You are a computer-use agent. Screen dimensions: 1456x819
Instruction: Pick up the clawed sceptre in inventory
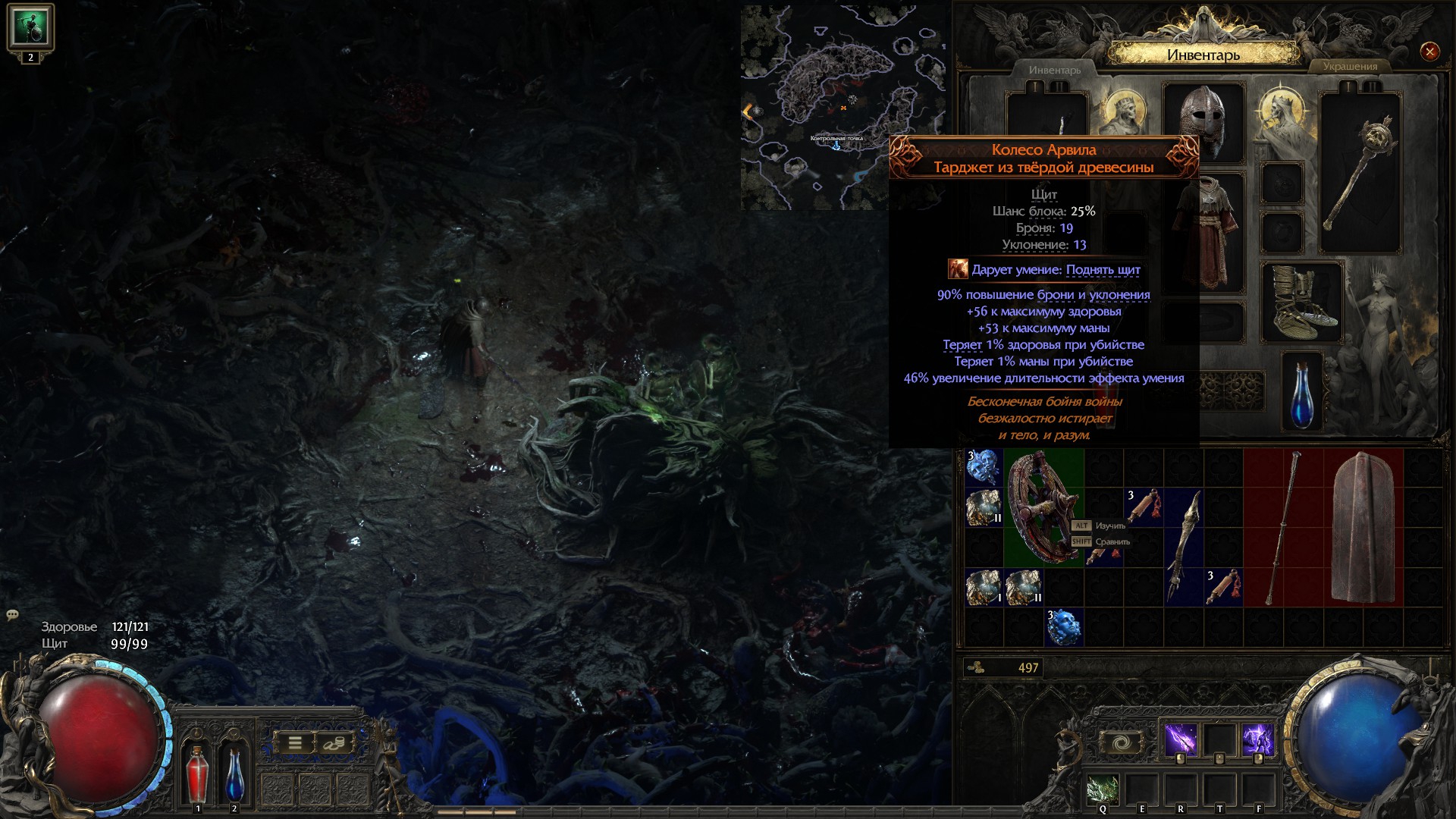pyautogui.click(x=1183, y=546)
